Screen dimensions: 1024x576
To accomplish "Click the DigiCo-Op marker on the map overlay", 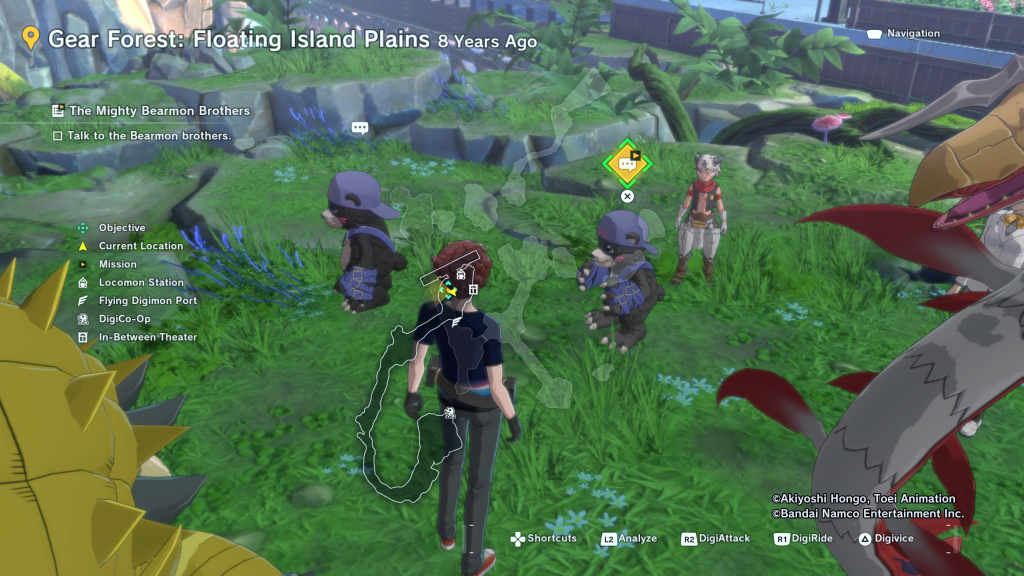I will click(x=451, y=410).
